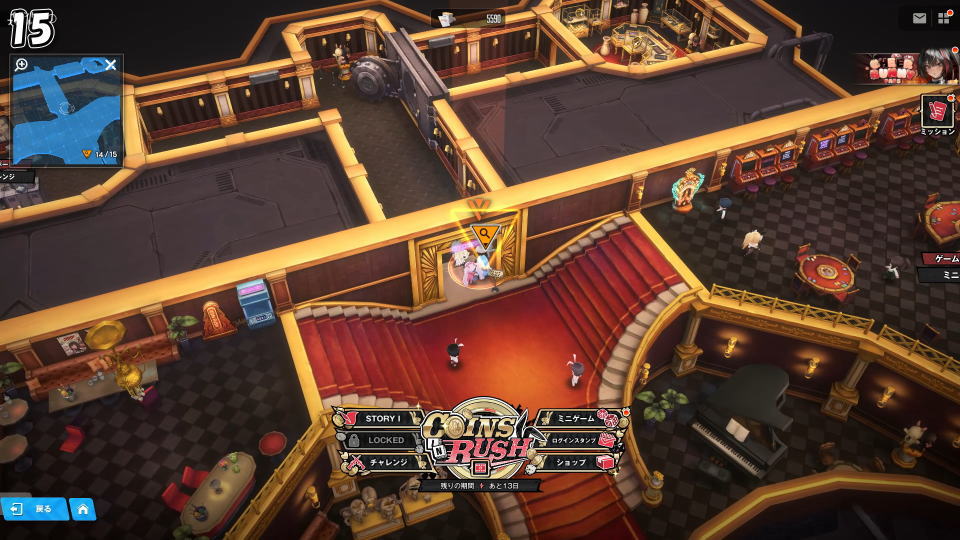The height and width of the screenshot is (540, 960).
Task: Go to the home screen via house icon
Action: pos(82,509)
